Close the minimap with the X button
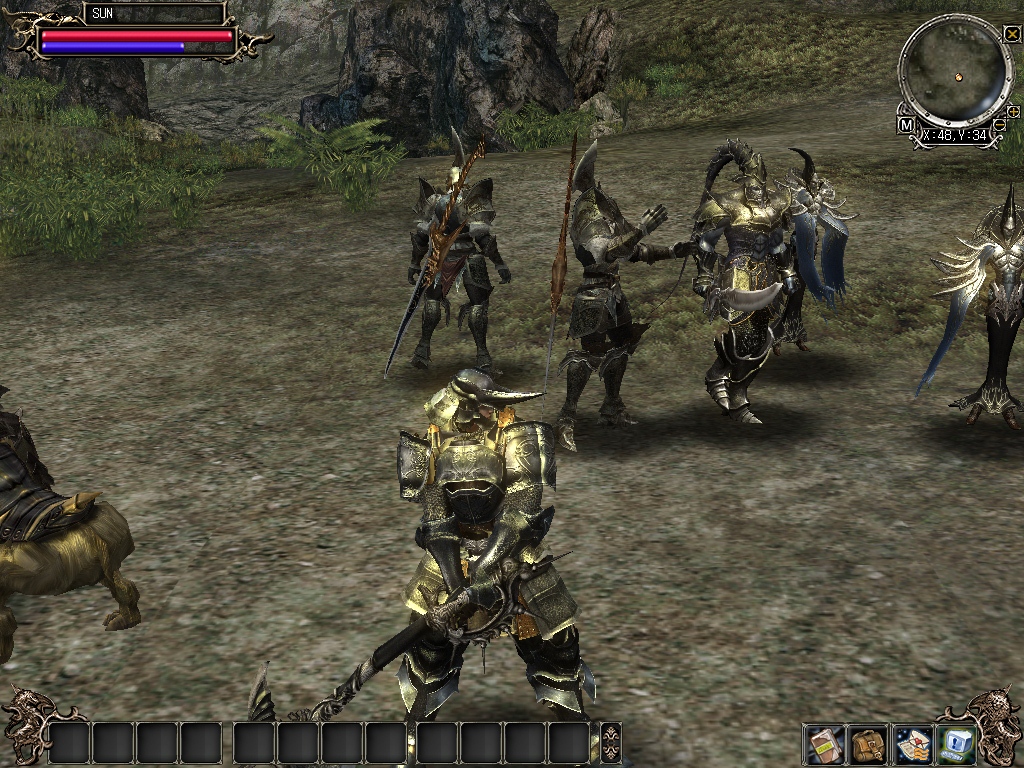 click(1012, 34)
